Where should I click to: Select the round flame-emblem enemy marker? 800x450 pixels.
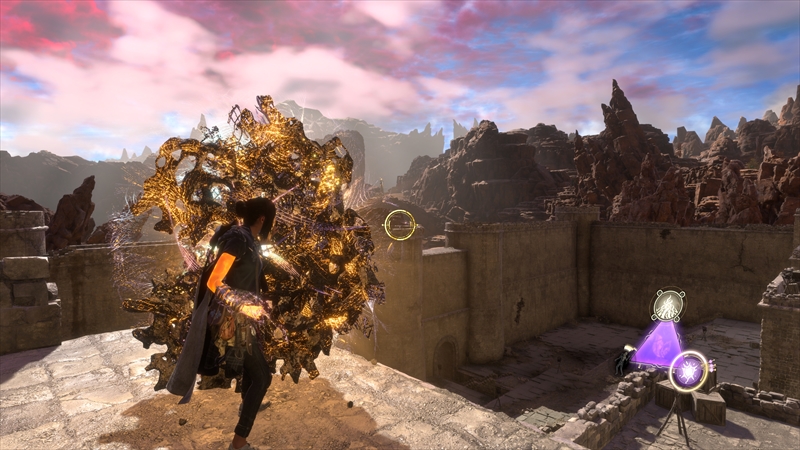point(668,305)
